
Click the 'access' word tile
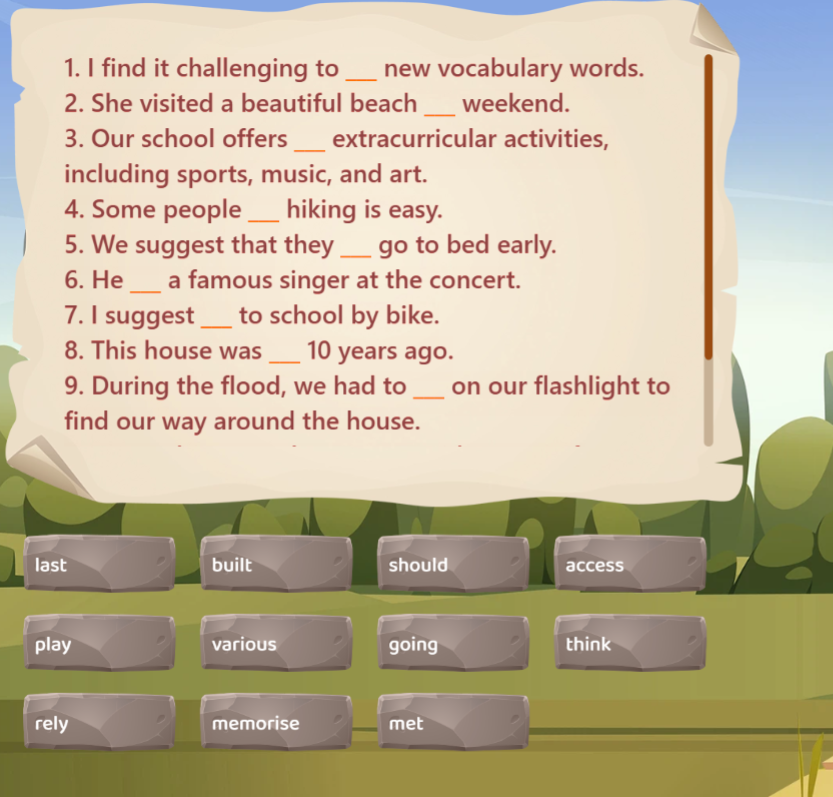coord(629,565)
